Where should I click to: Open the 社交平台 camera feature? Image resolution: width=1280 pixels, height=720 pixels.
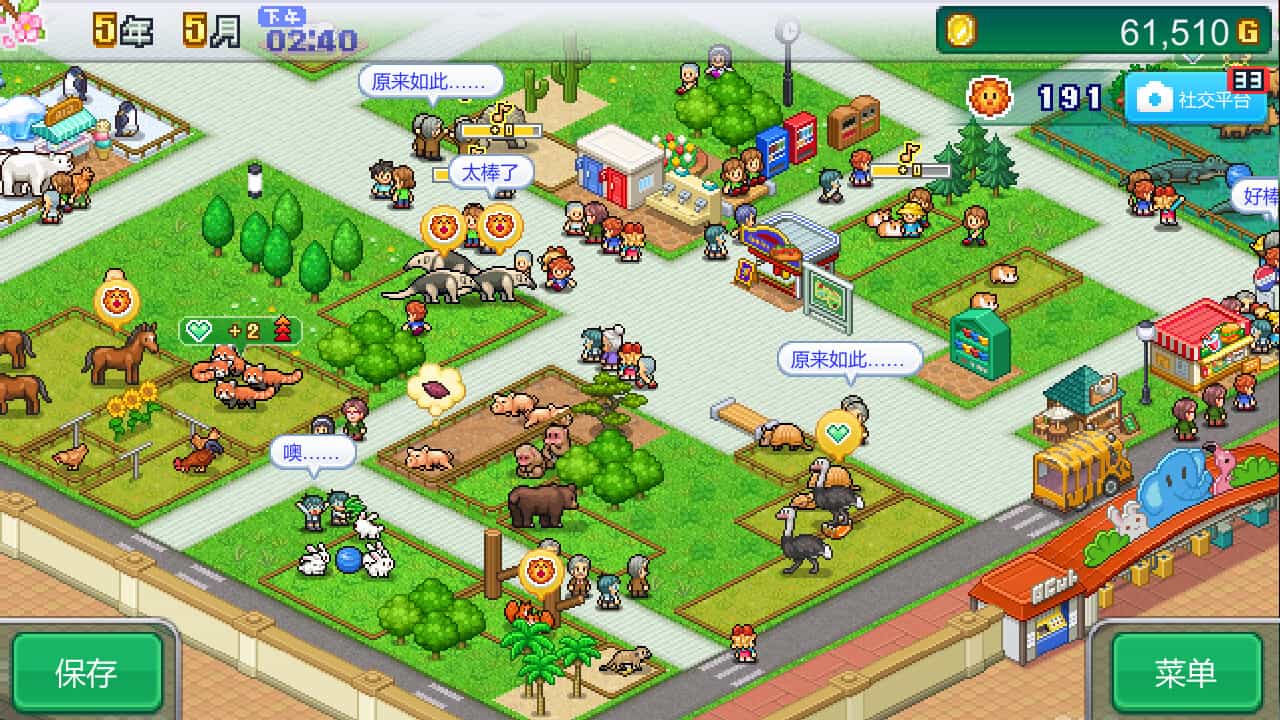(x=1192, y=98)
